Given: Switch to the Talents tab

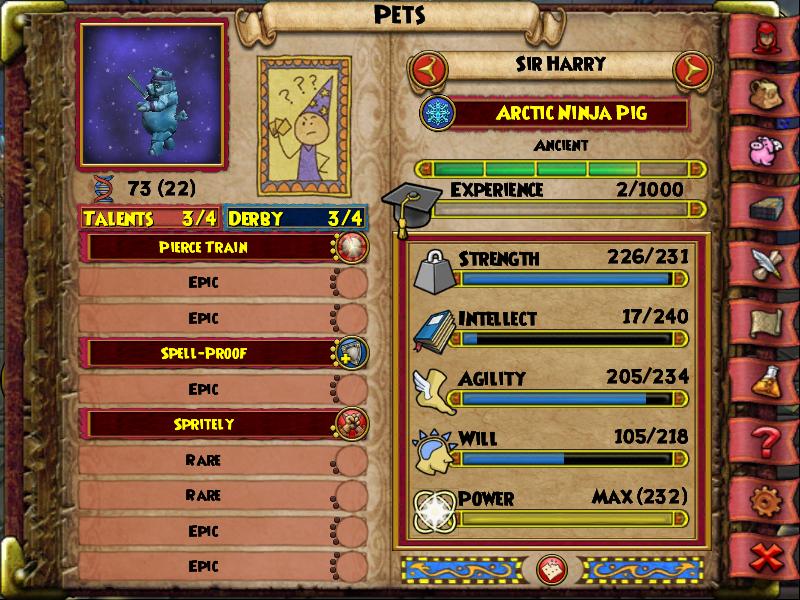Looking at the screenshot, I should 151,218.
